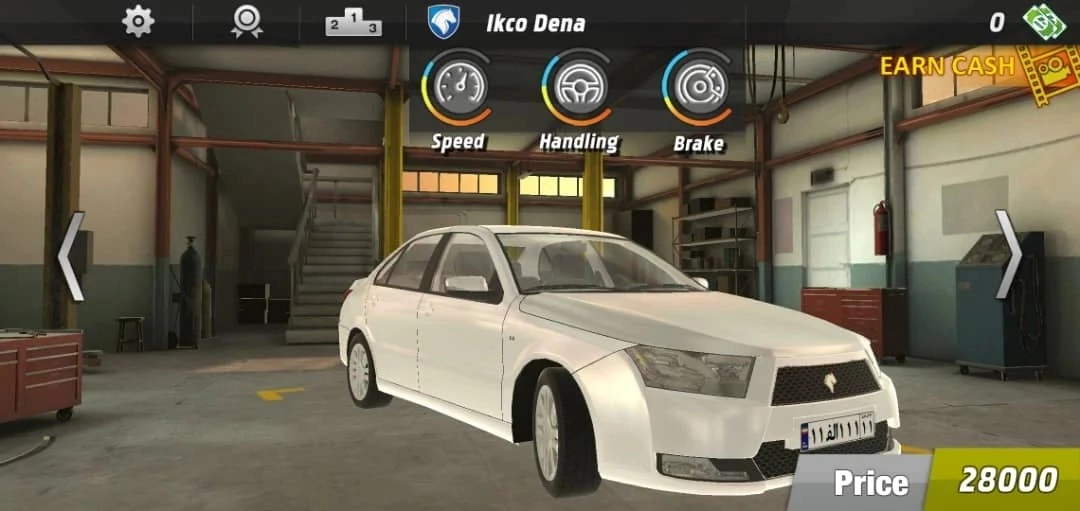
Task: Show the leaderboard podium icon
Action: click(x=353, y=22)
